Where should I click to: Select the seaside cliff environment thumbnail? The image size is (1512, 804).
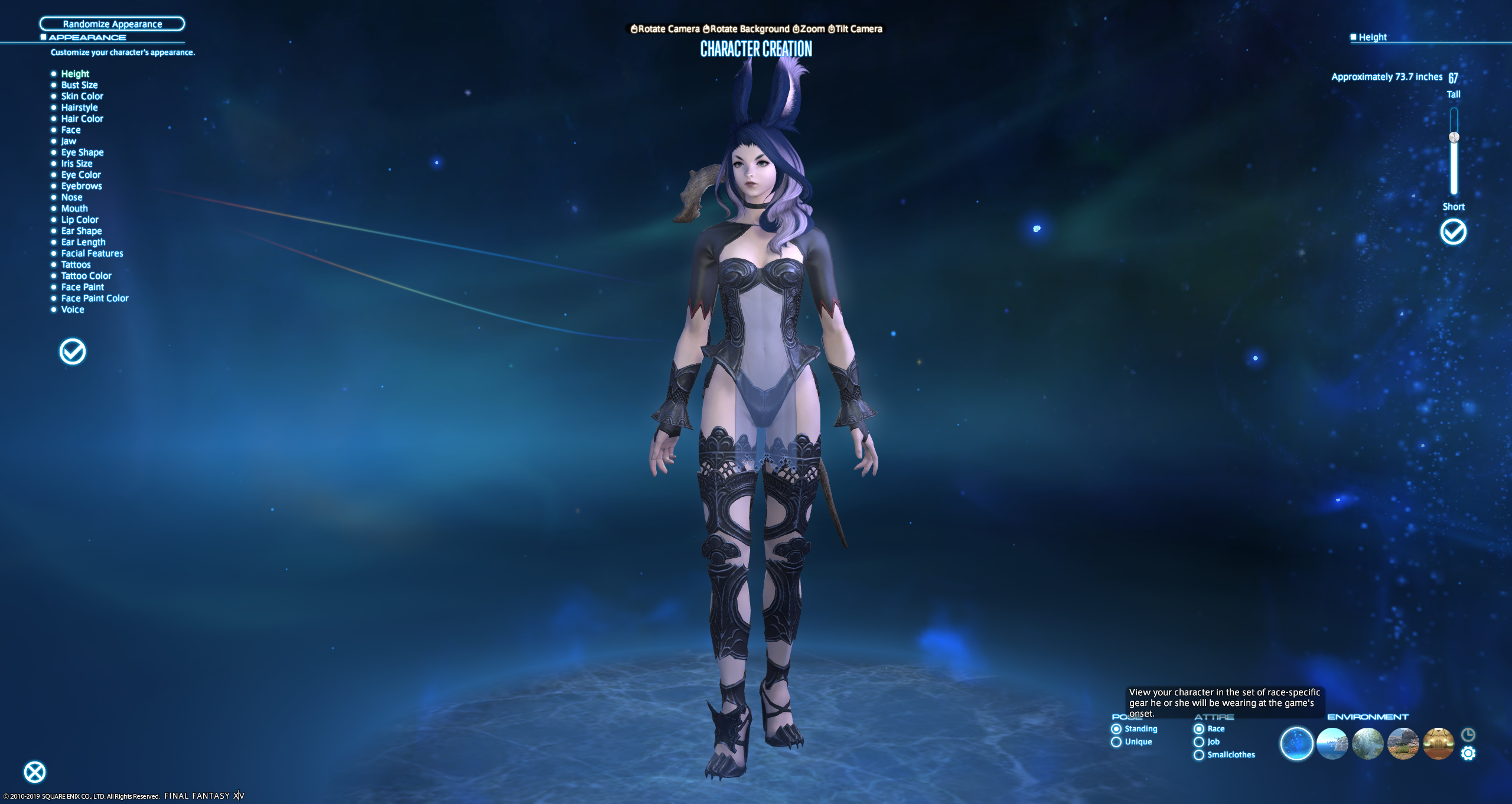coord(1332,743)
